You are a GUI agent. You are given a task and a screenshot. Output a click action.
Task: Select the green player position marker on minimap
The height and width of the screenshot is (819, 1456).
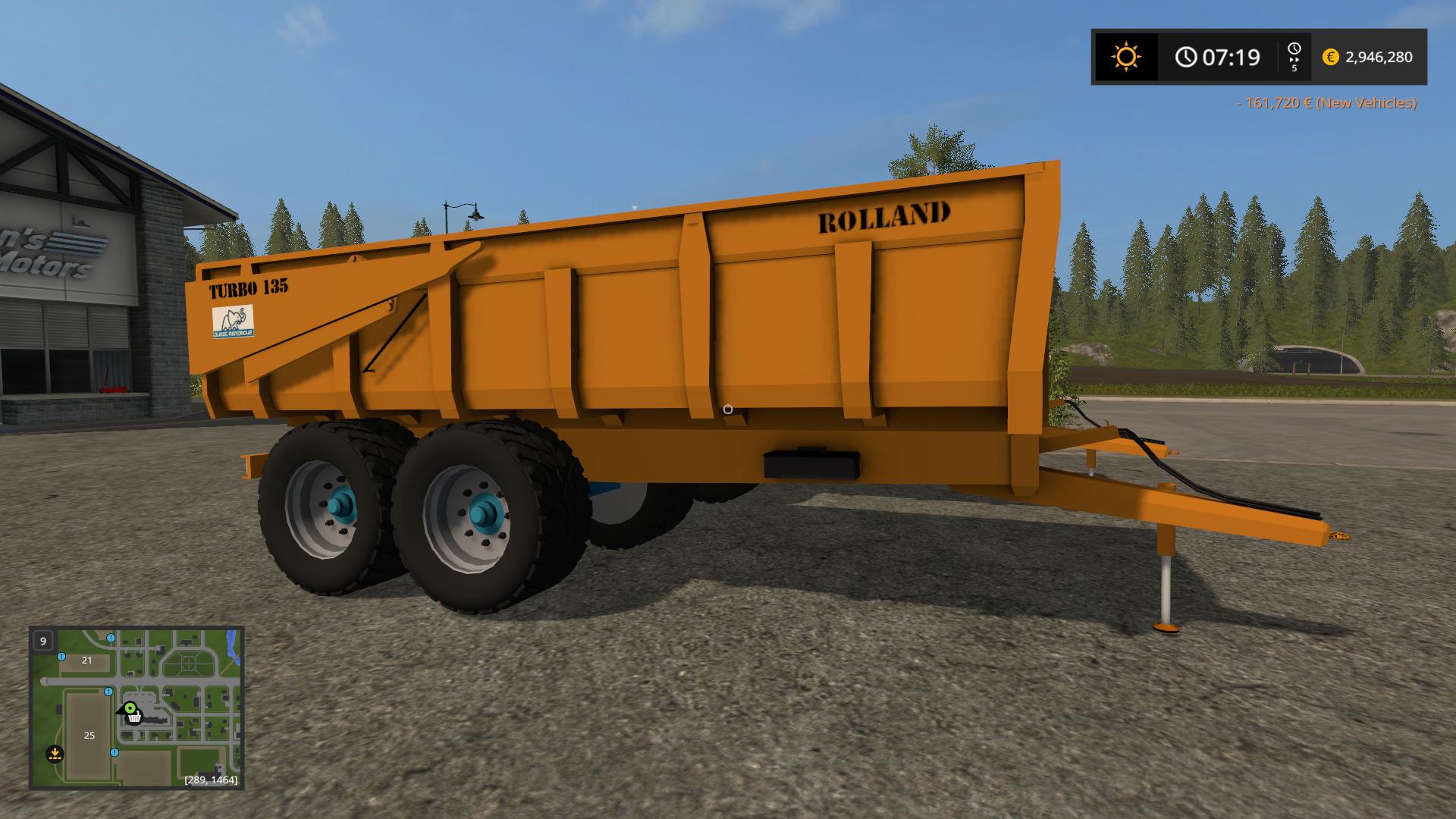point(130,708)
